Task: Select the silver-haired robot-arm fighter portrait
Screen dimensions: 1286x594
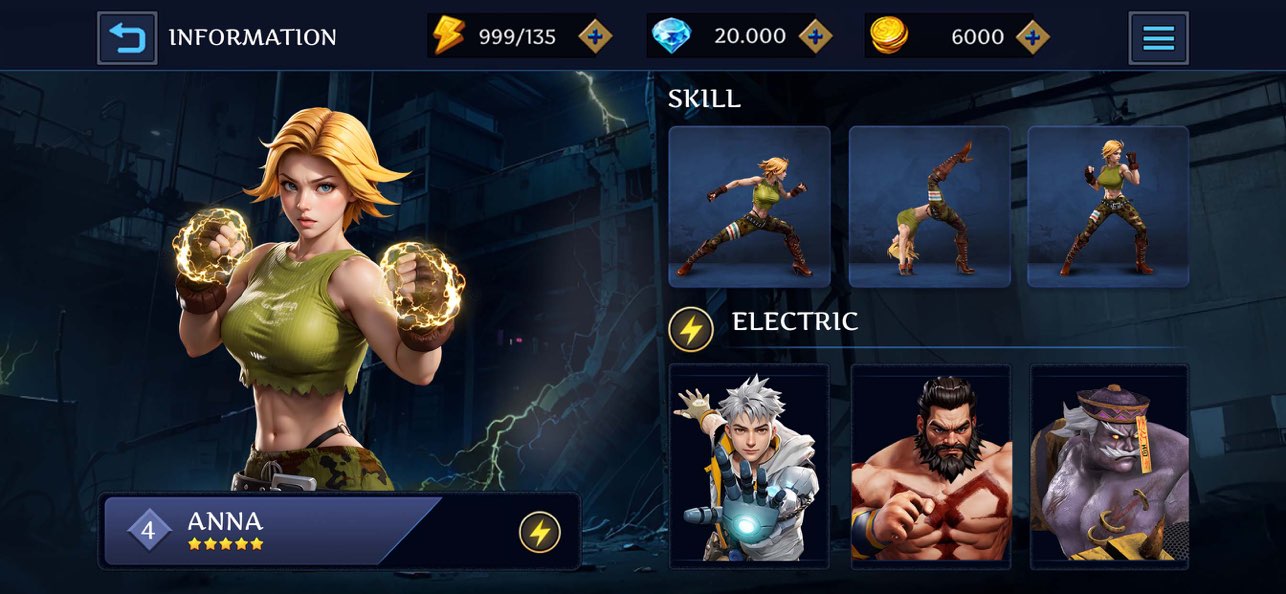Action: click(x=749, y=465)
